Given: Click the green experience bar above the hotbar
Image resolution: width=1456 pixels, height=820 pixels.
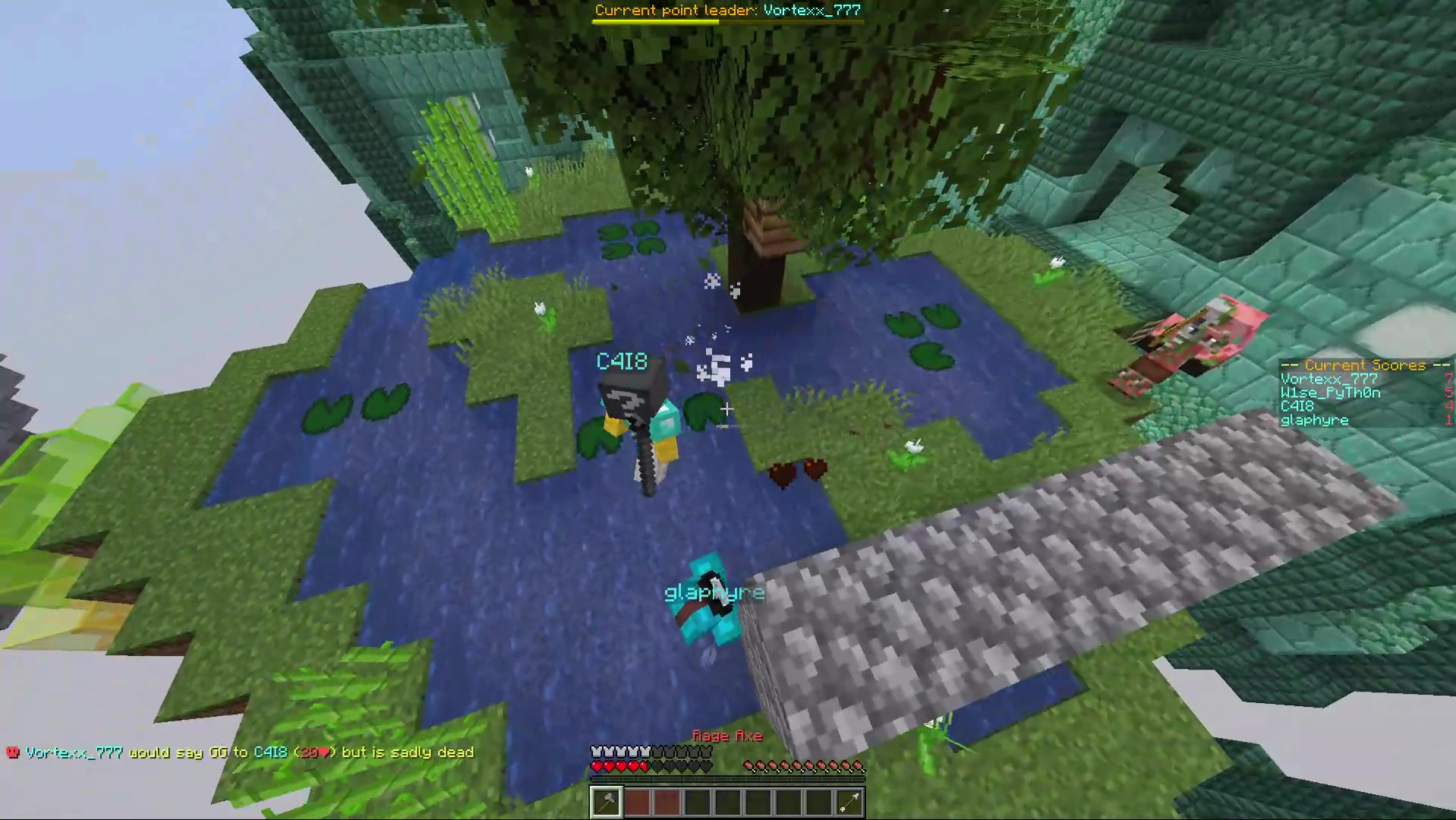Looking at the screenshot, I should point(726,780).
